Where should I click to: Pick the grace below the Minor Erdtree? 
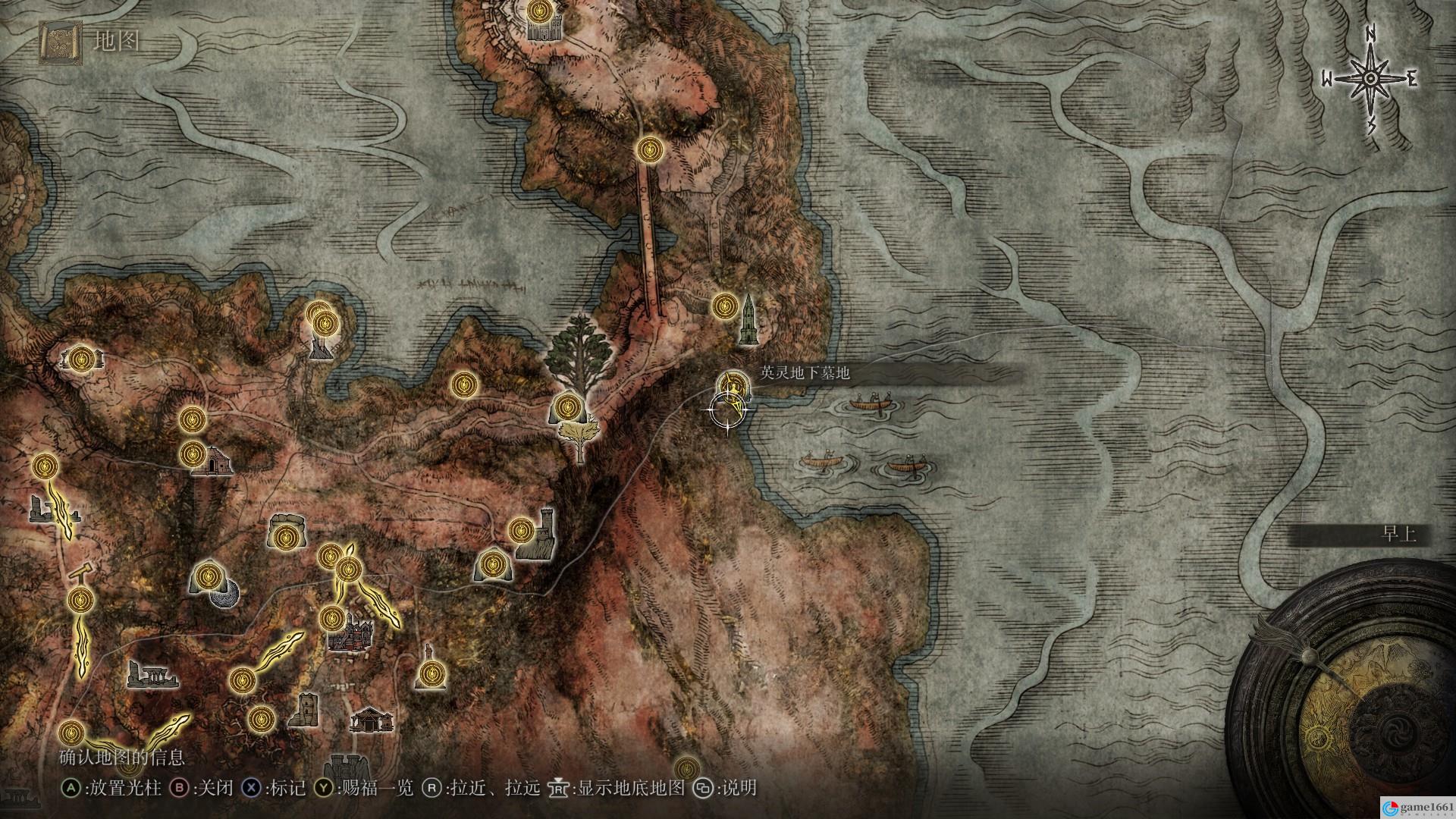click(566, 408)
